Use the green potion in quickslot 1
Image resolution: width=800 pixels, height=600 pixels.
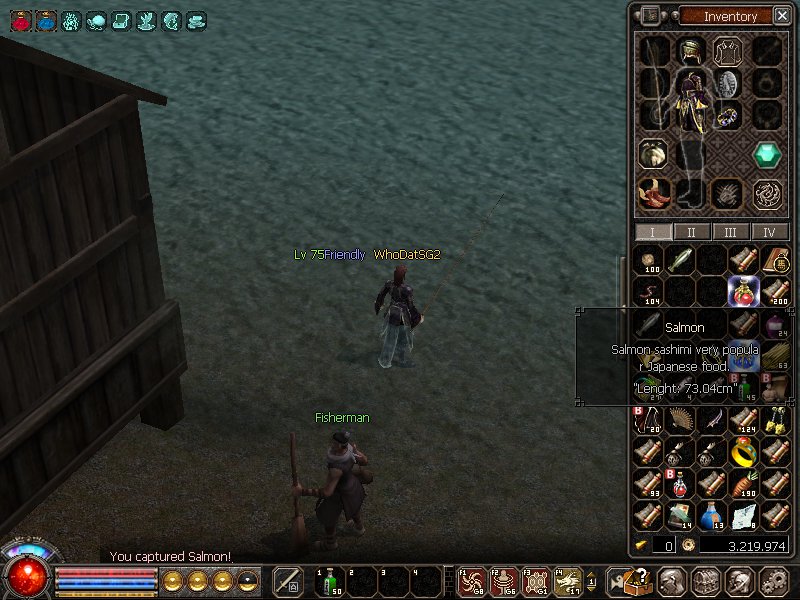(x=327, y=579)
